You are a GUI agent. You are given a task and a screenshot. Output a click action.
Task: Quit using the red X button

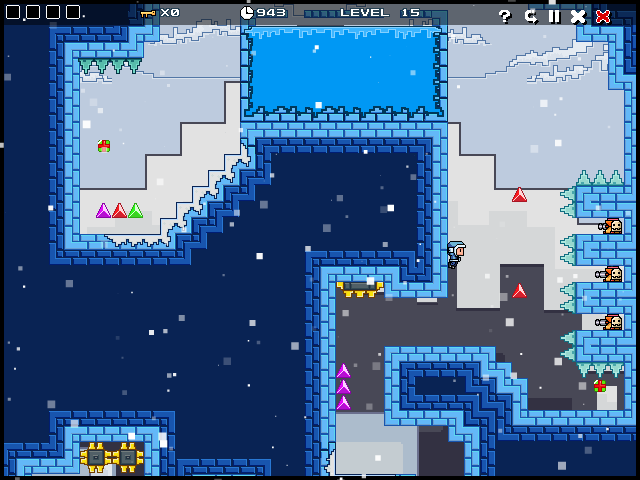pos(603,15)
